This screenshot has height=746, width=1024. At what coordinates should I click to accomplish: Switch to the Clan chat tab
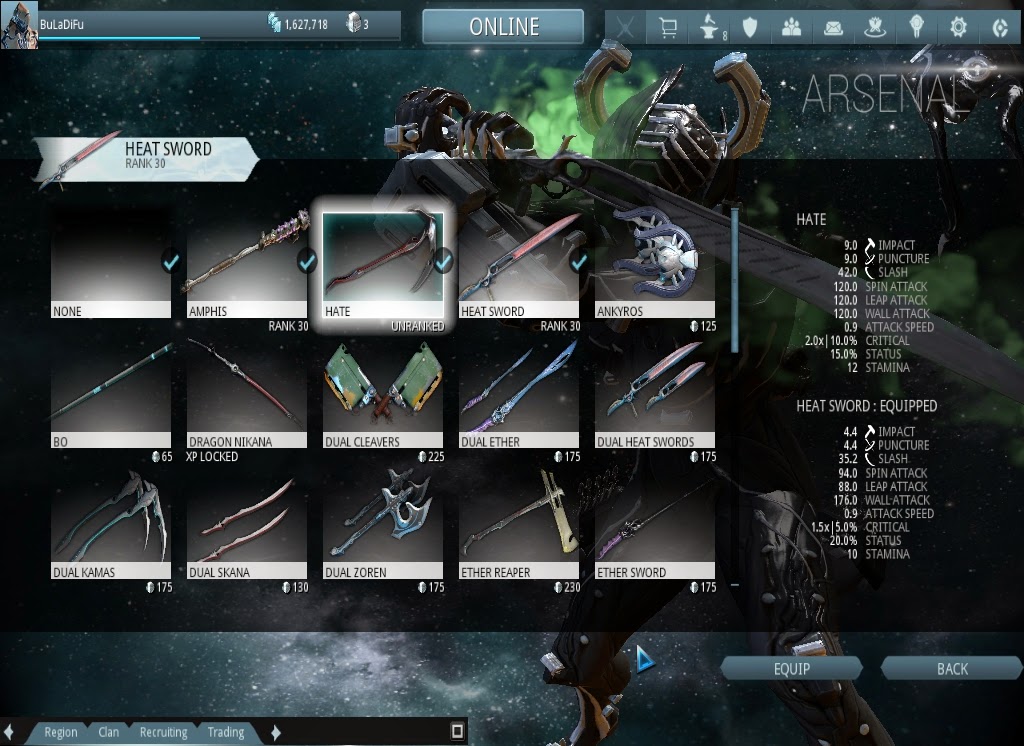pyautogui.click(x=108, y=732)
